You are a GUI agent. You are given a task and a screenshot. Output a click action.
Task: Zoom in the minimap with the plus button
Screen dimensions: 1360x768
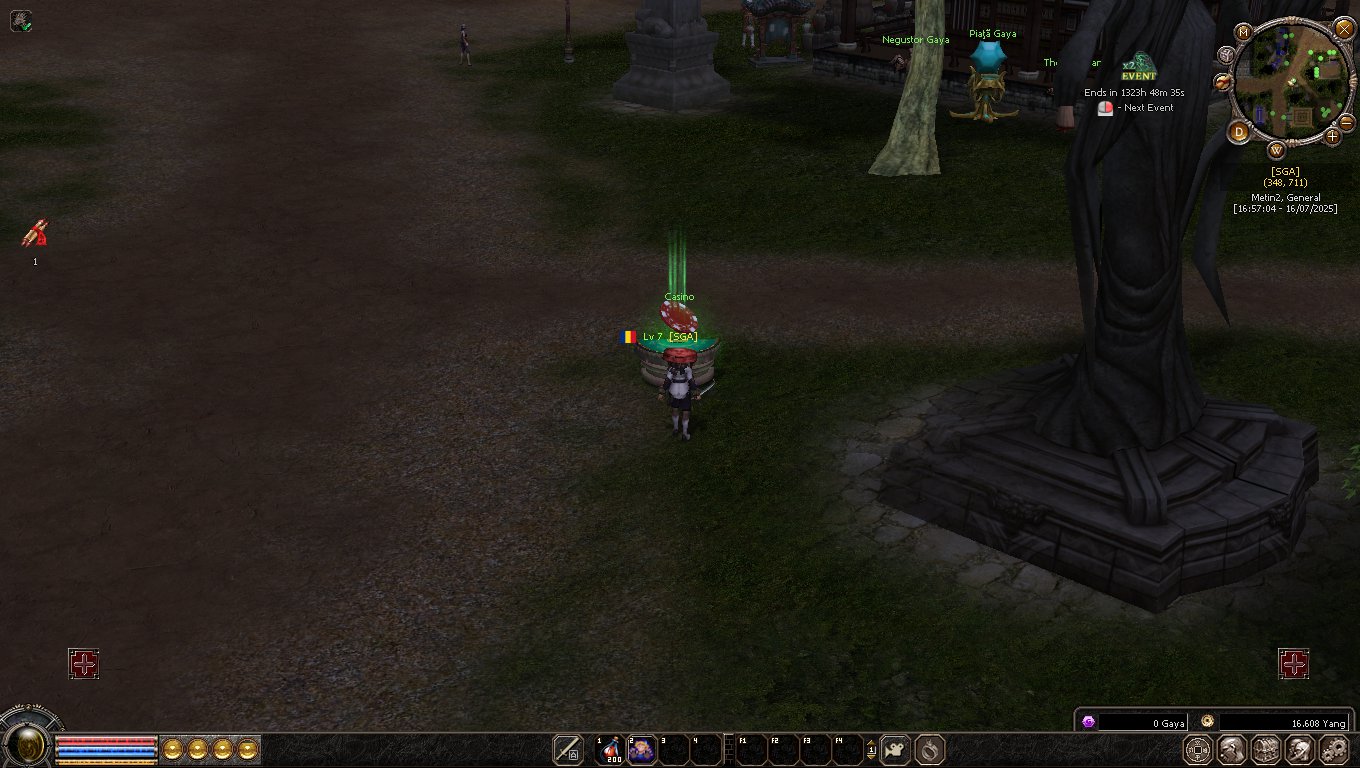tap(1331, 136)
